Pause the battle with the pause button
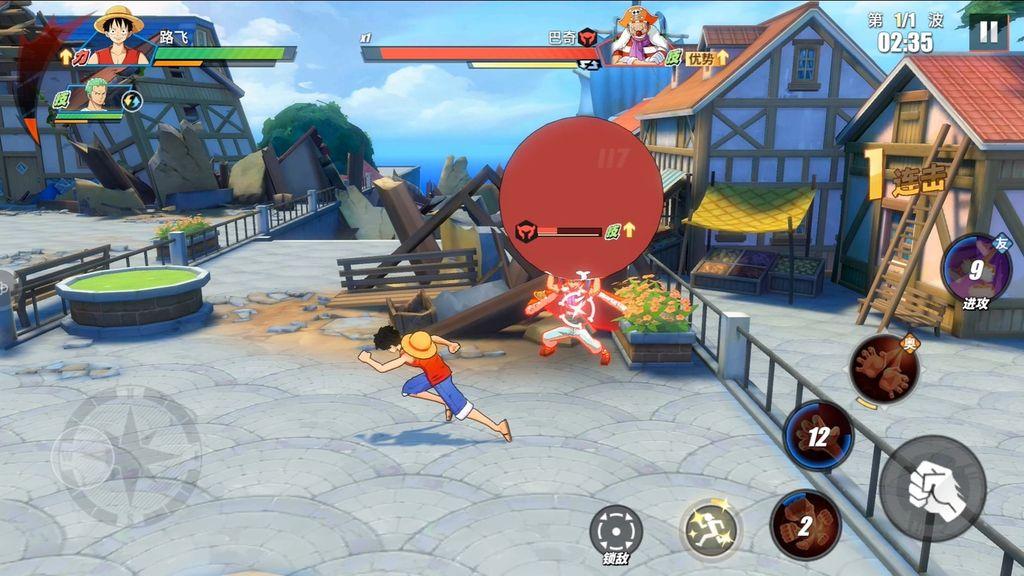This screenshot has height=576, width=1024. (x=988, y=32)
